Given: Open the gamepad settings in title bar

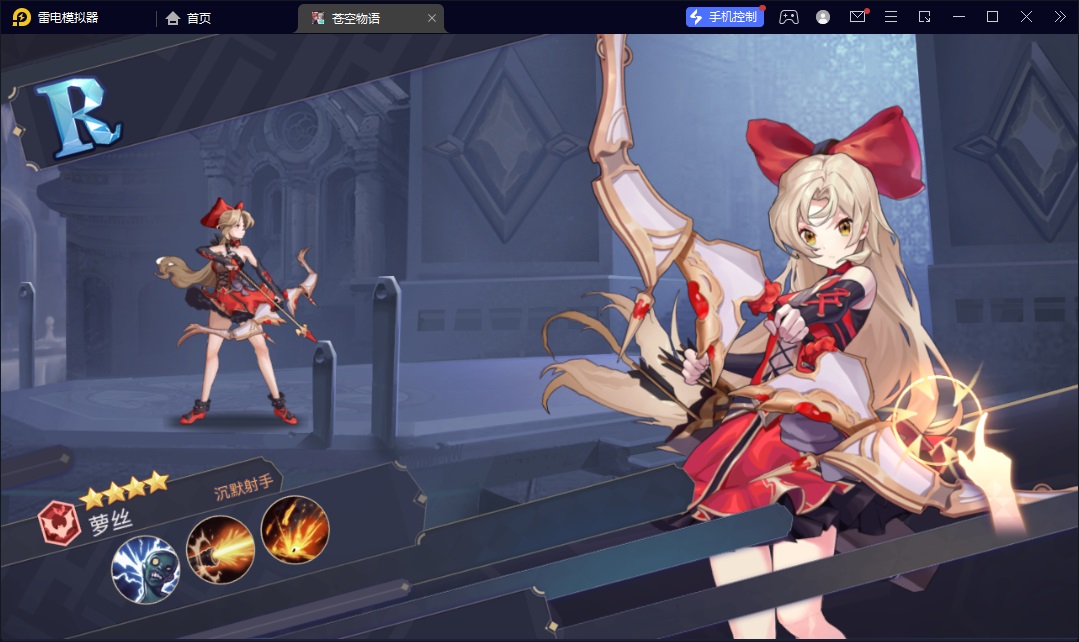Looking at the screenshot, I should (789, 17).
